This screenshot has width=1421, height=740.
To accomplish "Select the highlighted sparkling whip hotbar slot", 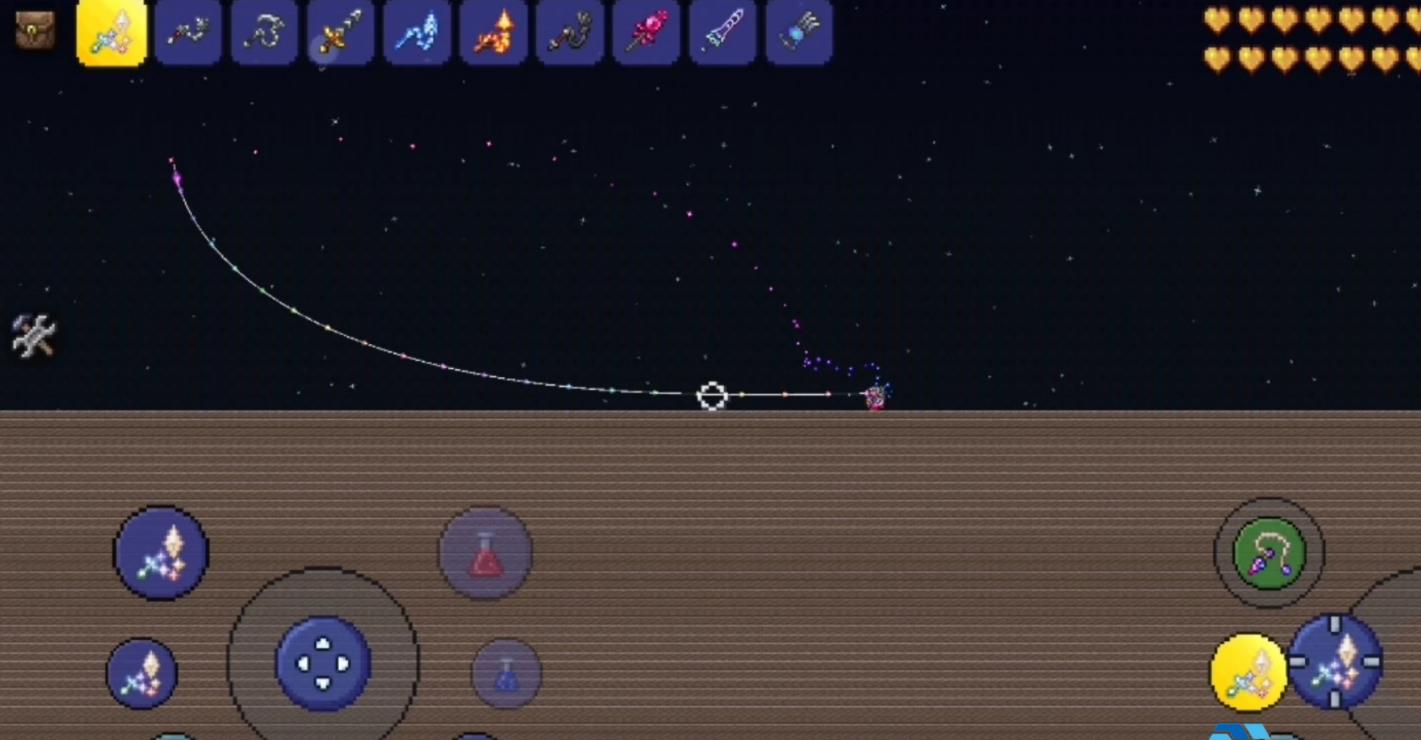I will pos(112,32).
